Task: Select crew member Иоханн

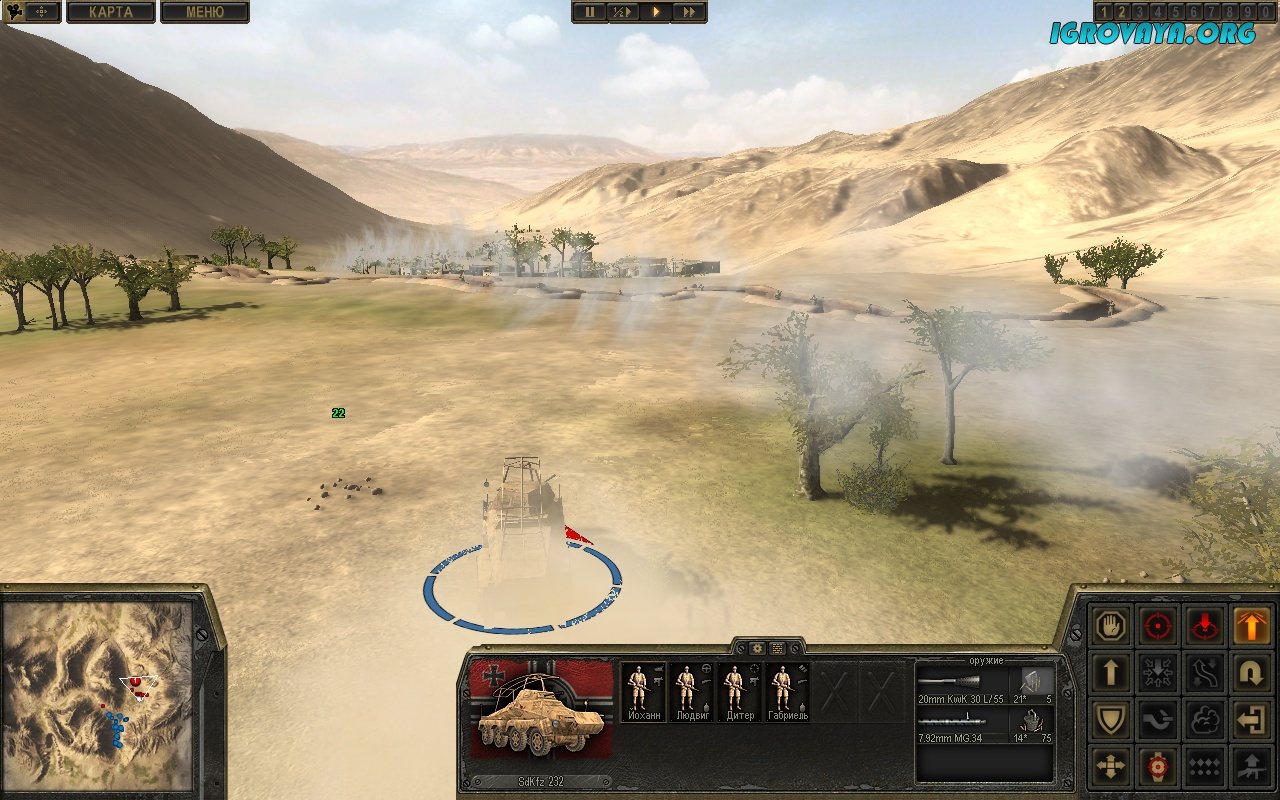Action: tap(642, 692)
